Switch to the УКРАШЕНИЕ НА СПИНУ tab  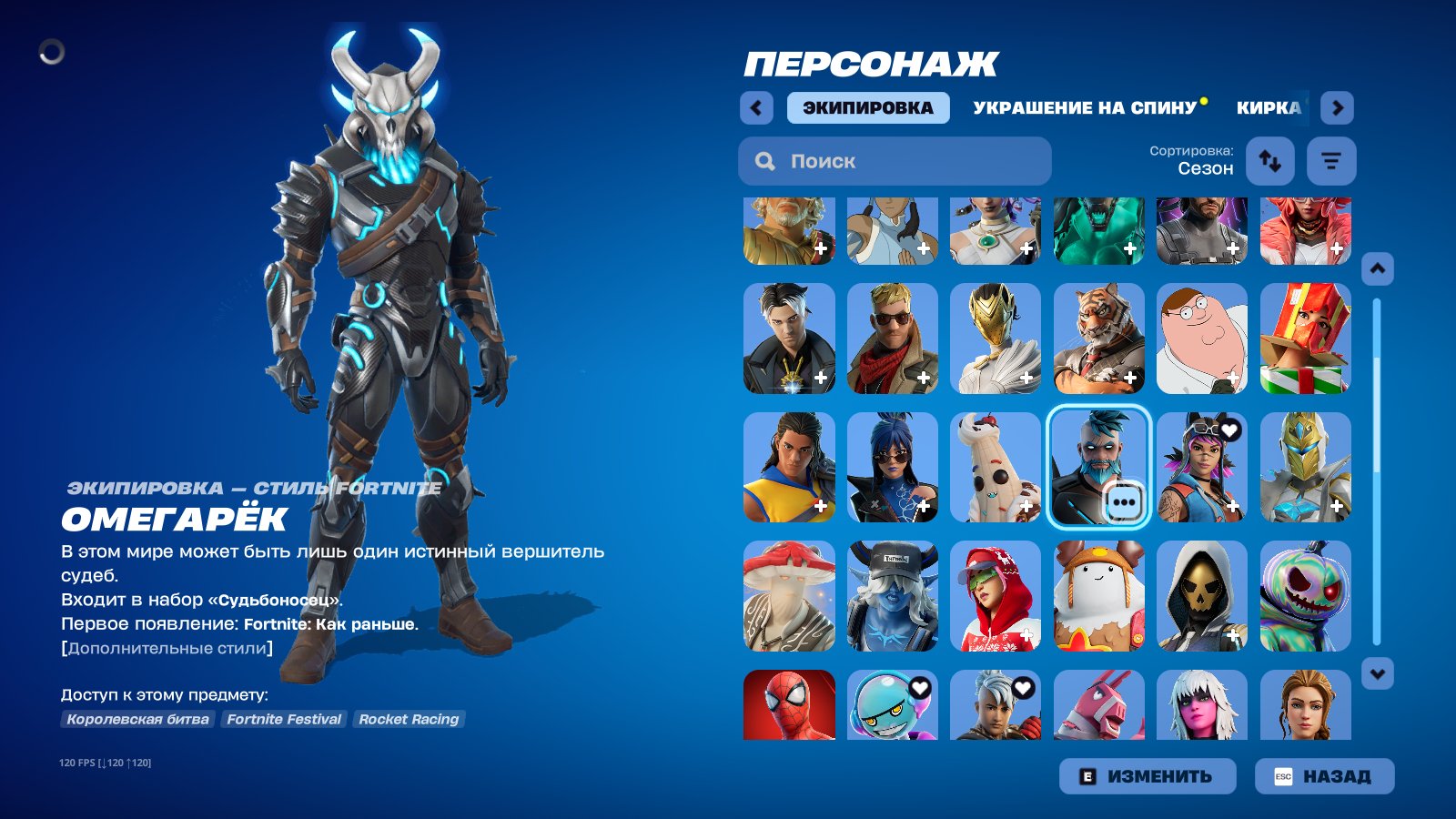(x=1085, y=106)
